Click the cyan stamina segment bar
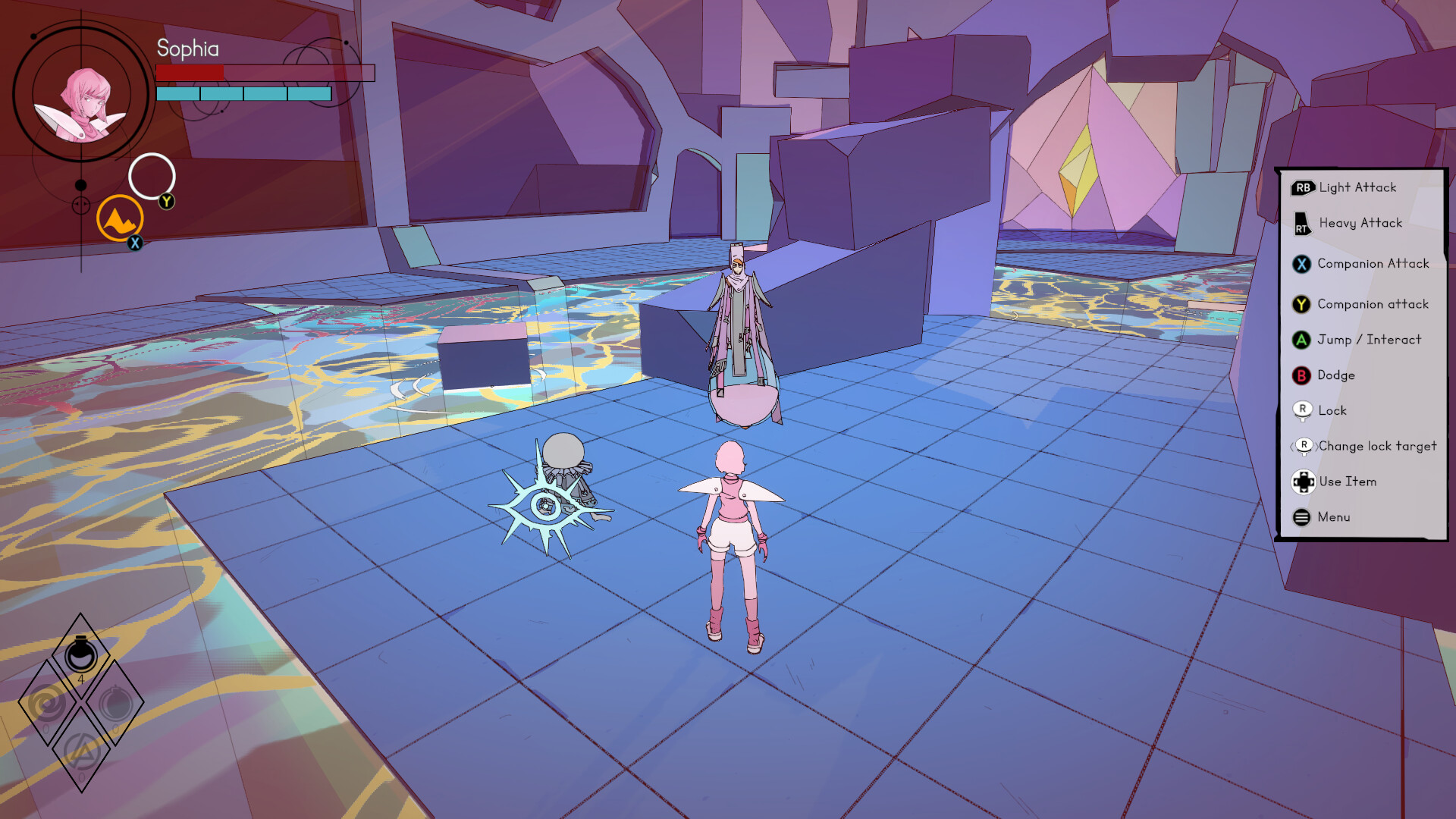The width and height of the screenshot is (1456, 819). click(243, 95)
